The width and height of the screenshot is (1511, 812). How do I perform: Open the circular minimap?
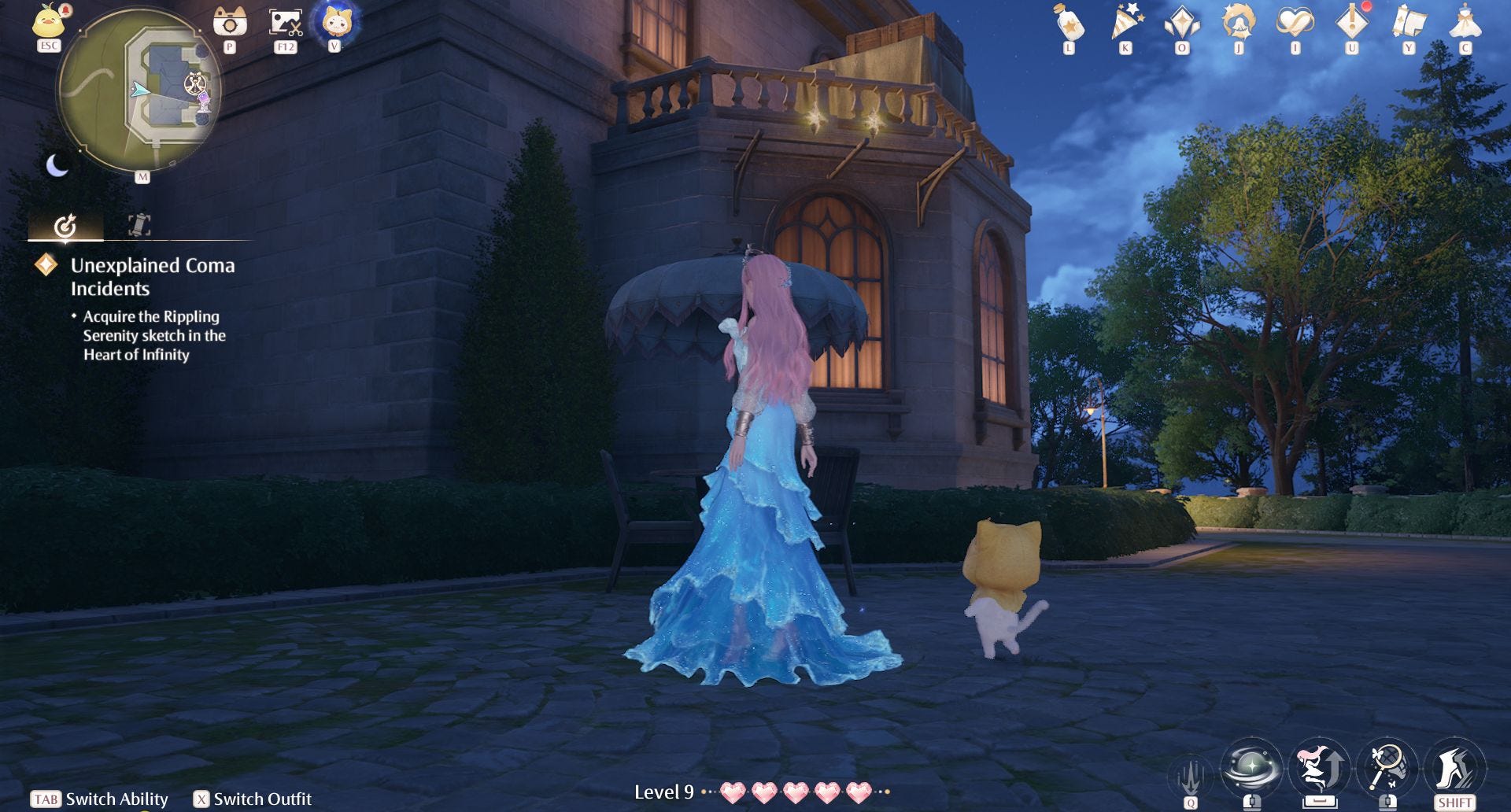click(139, 90)
